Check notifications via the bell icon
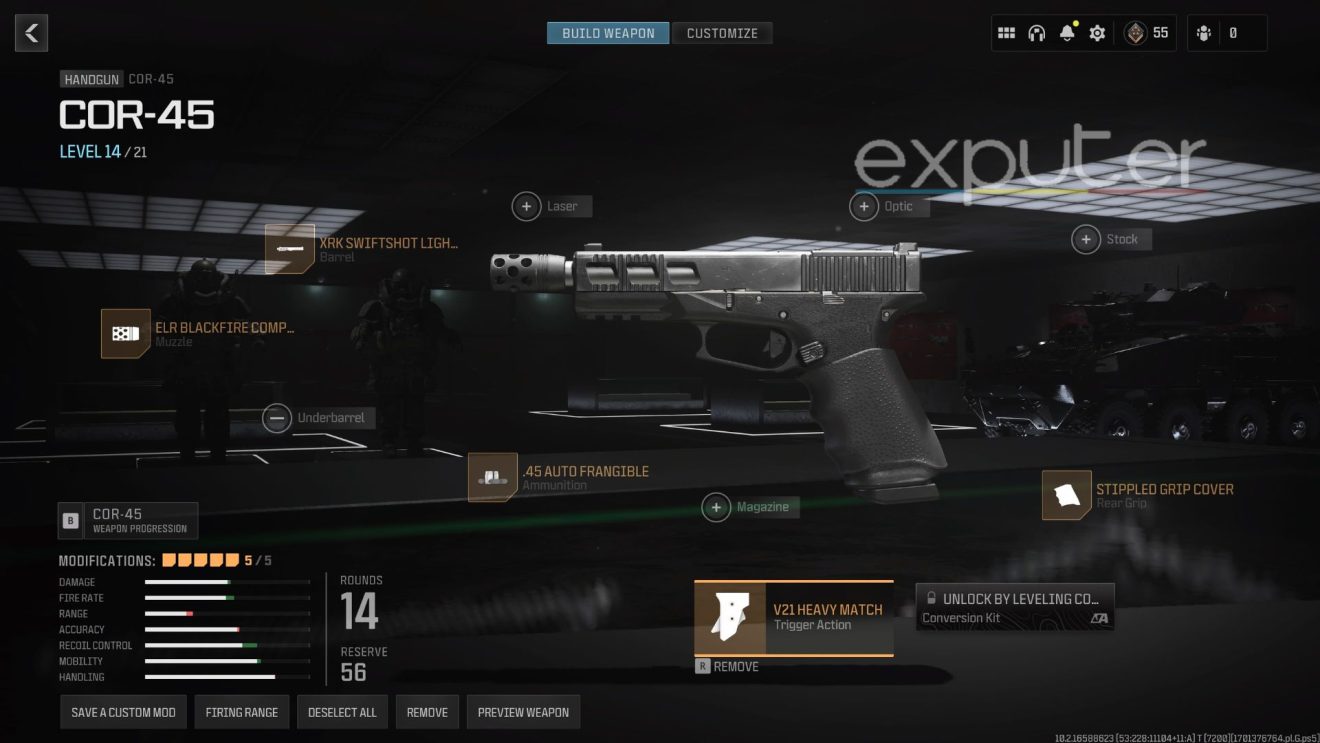The height and width of the screenshot is (743, 1320). click(1067, 32)
